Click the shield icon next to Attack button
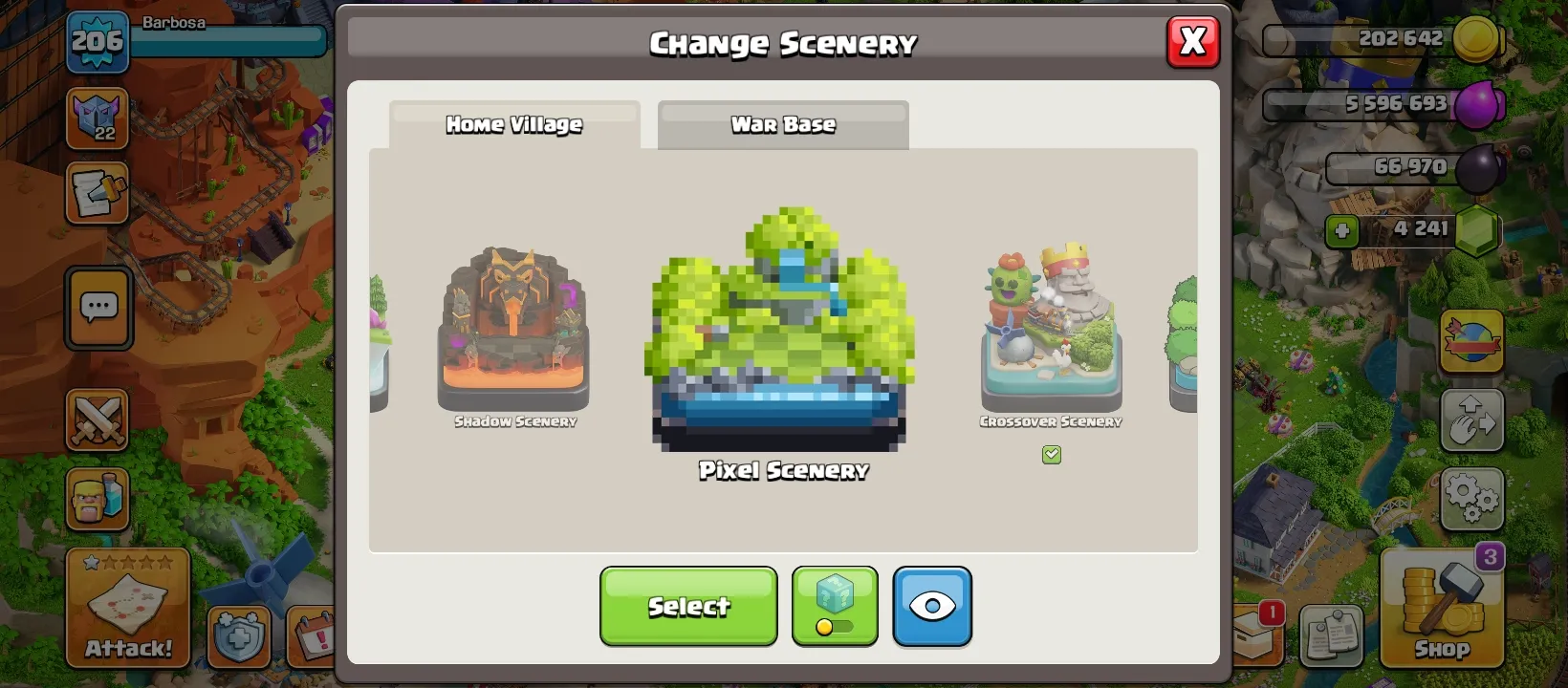1568x688 pixels. coord(241,634)
